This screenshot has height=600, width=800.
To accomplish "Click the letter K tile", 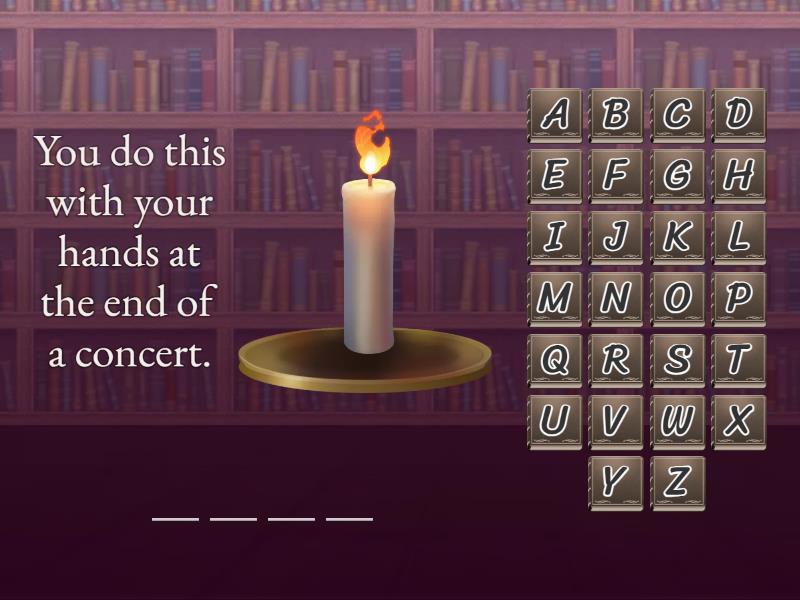I will point(678,237).
